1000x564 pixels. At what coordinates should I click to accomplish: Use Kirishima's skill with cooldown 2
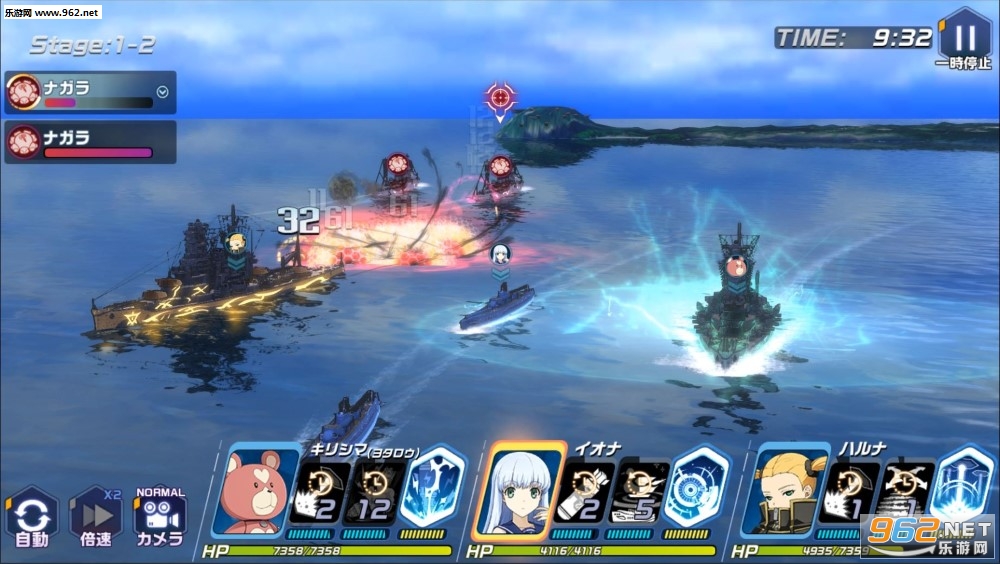click(x=318, y=494)
